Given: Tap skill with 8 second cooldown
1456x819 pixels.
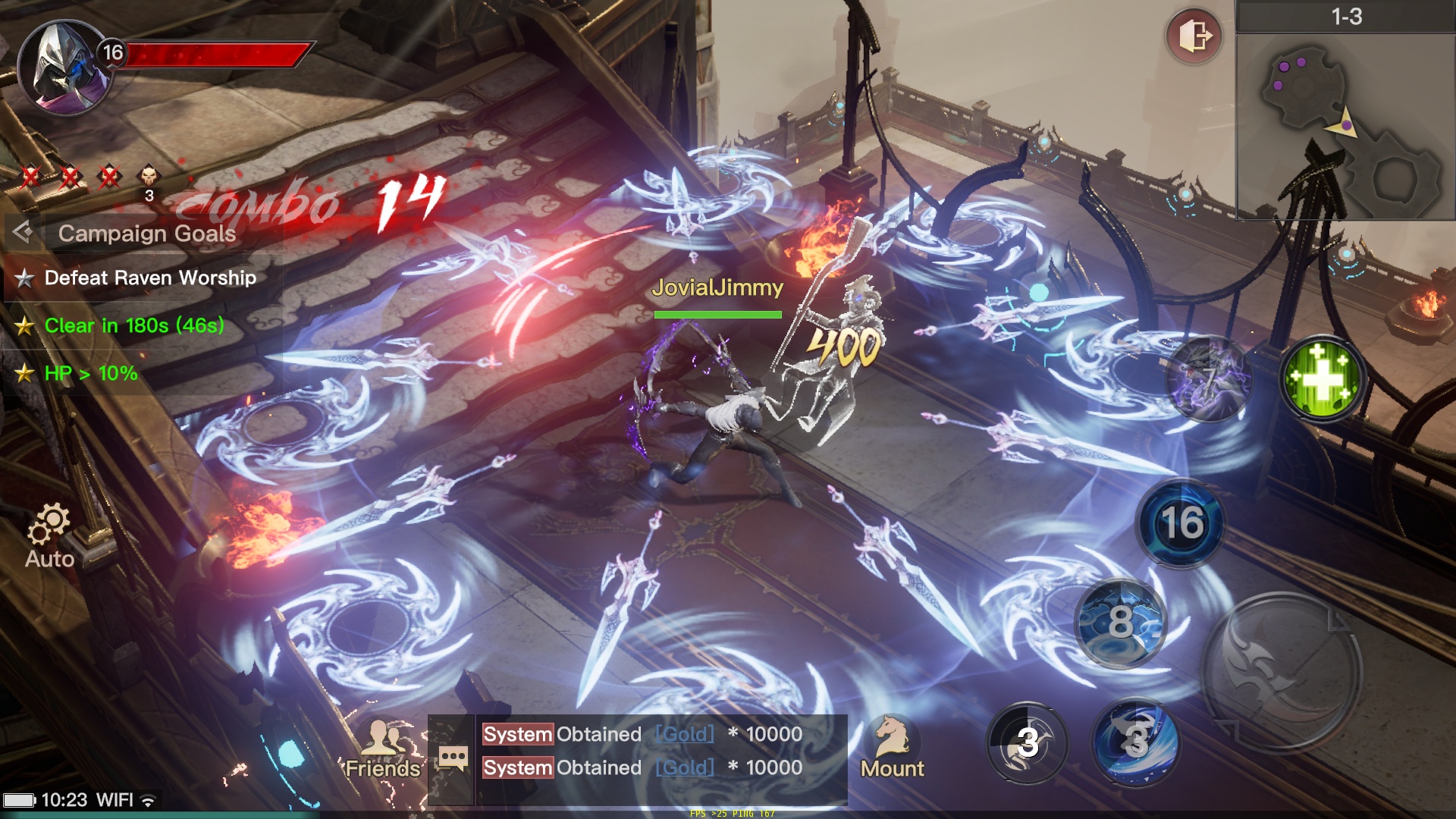Looking at the screenshot, I should (x=1121, y=622).
